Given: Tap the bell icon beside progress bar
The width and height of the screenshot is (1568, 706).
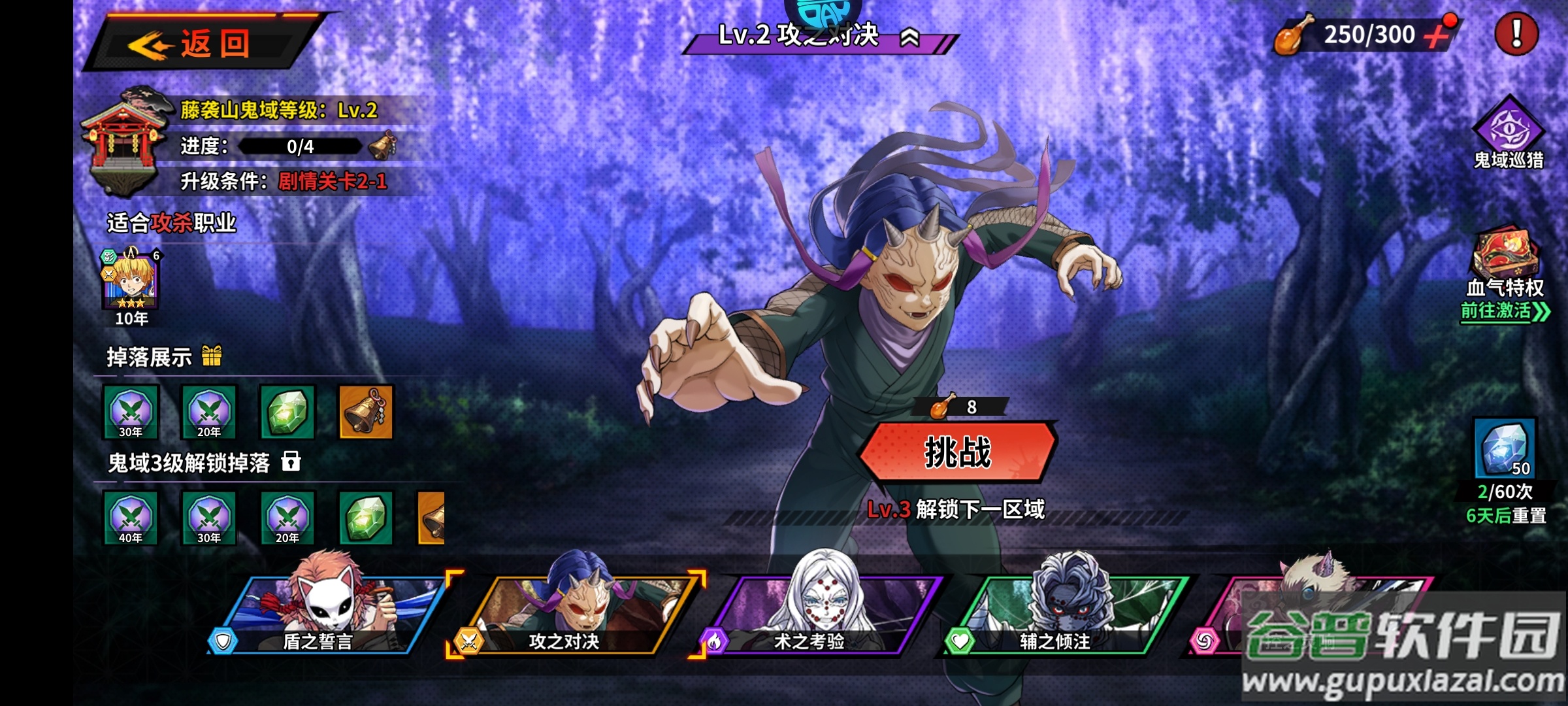Looking at the screenshot, I should (x=382, y=145).
